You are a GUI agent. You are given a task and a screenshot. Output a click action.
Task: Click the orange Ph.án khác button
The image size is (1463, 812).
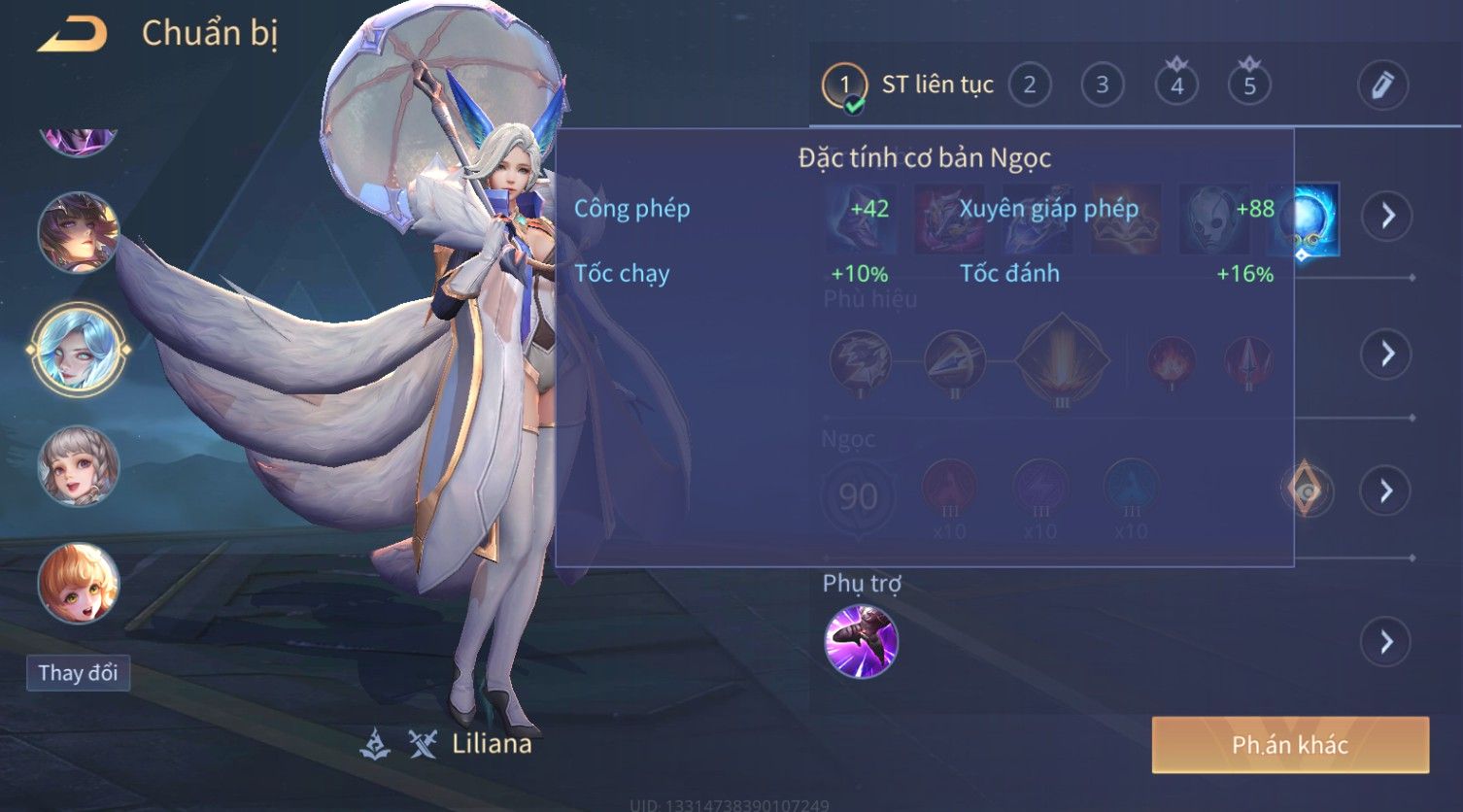(1290, 745)
